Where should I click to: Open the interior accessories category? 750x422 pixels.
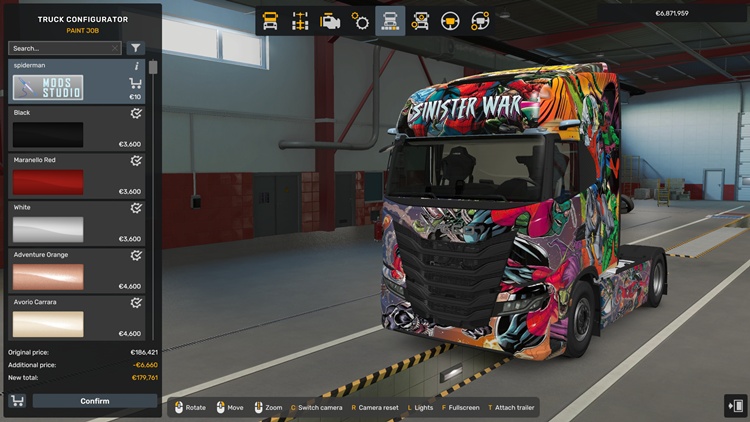click(481, 20)
